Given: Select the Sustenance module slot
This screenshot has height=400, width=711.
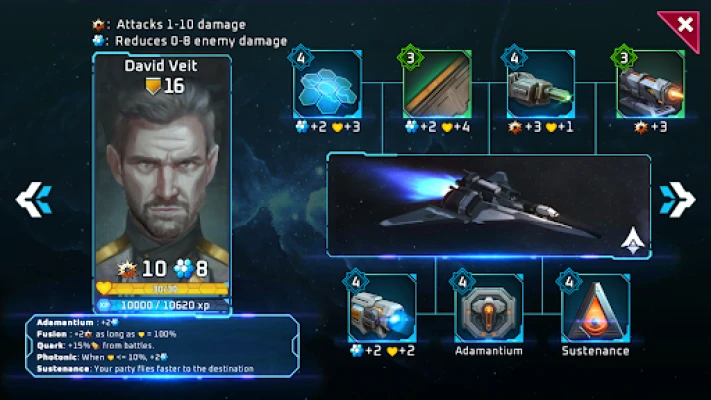Looking at the screenshot, I should (596, 309).
